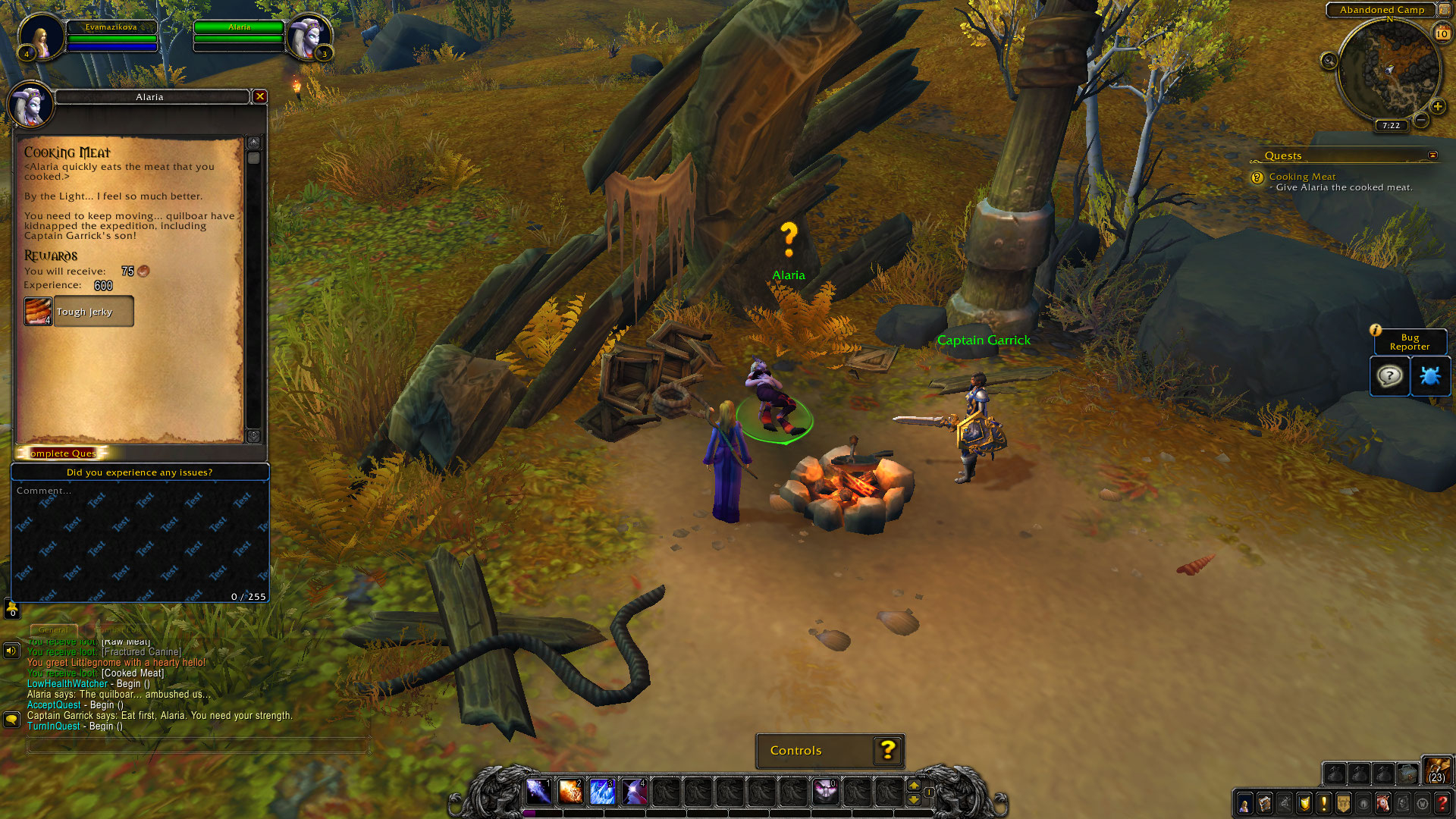
Task: Open the calendar showing day 10
Action: pos(1442,33)
